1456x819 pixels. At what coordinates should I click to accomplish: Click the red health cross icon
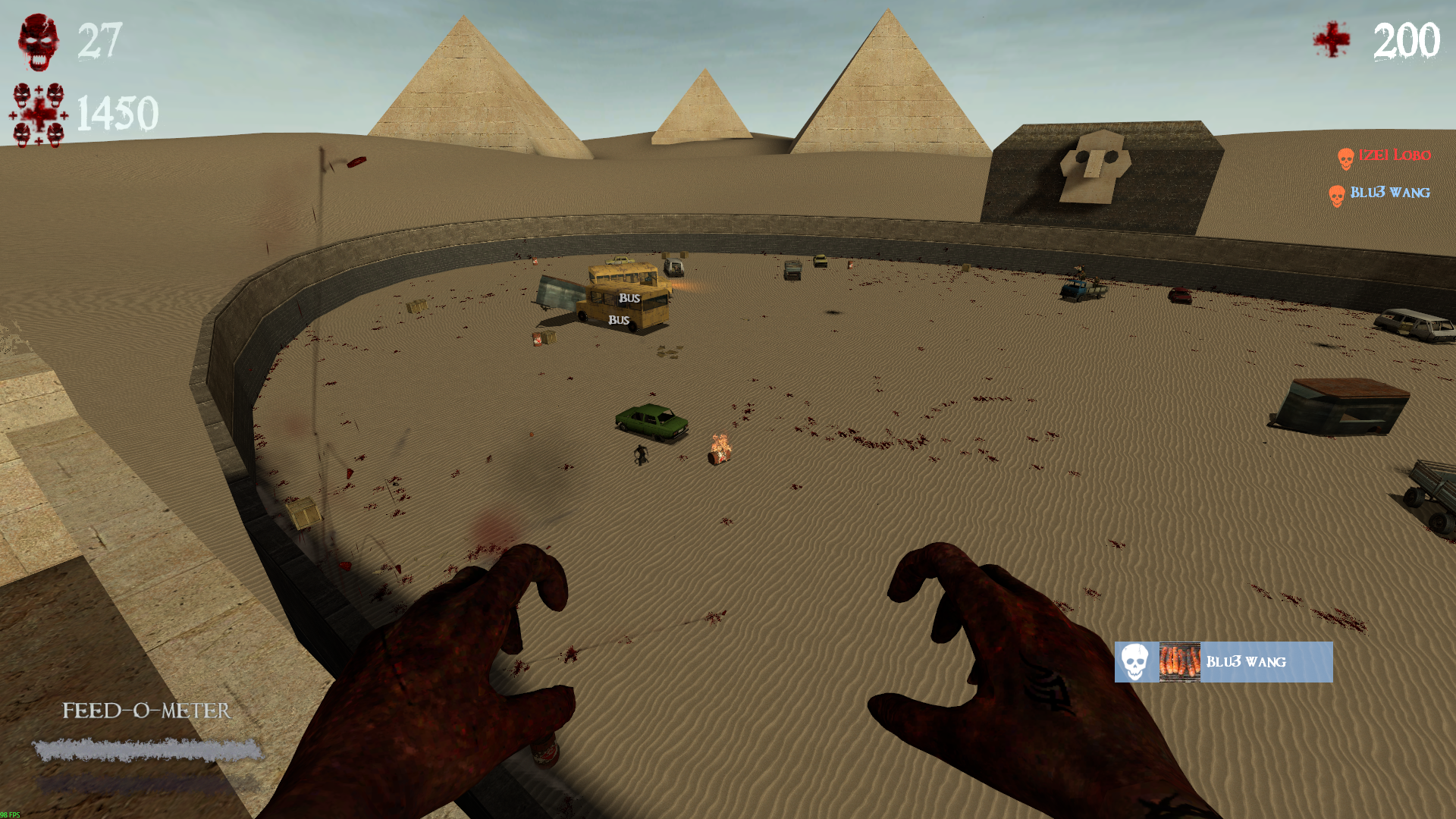[x=1332, y=39]
